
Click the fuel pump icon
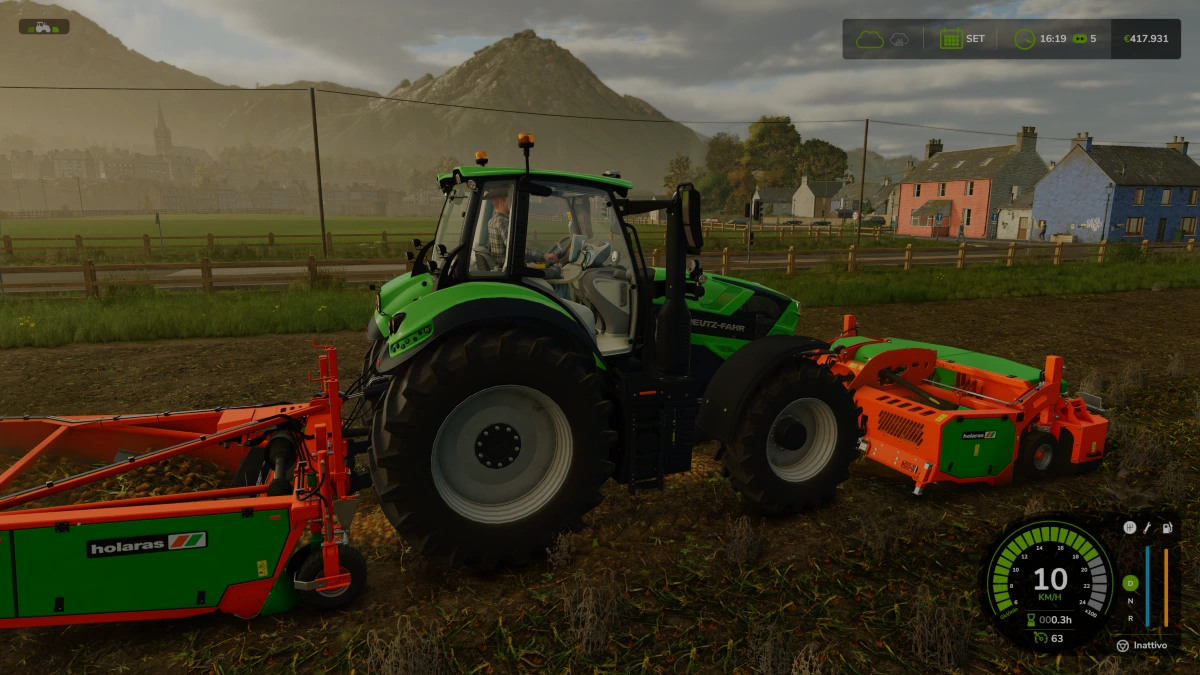point(1166,527)
